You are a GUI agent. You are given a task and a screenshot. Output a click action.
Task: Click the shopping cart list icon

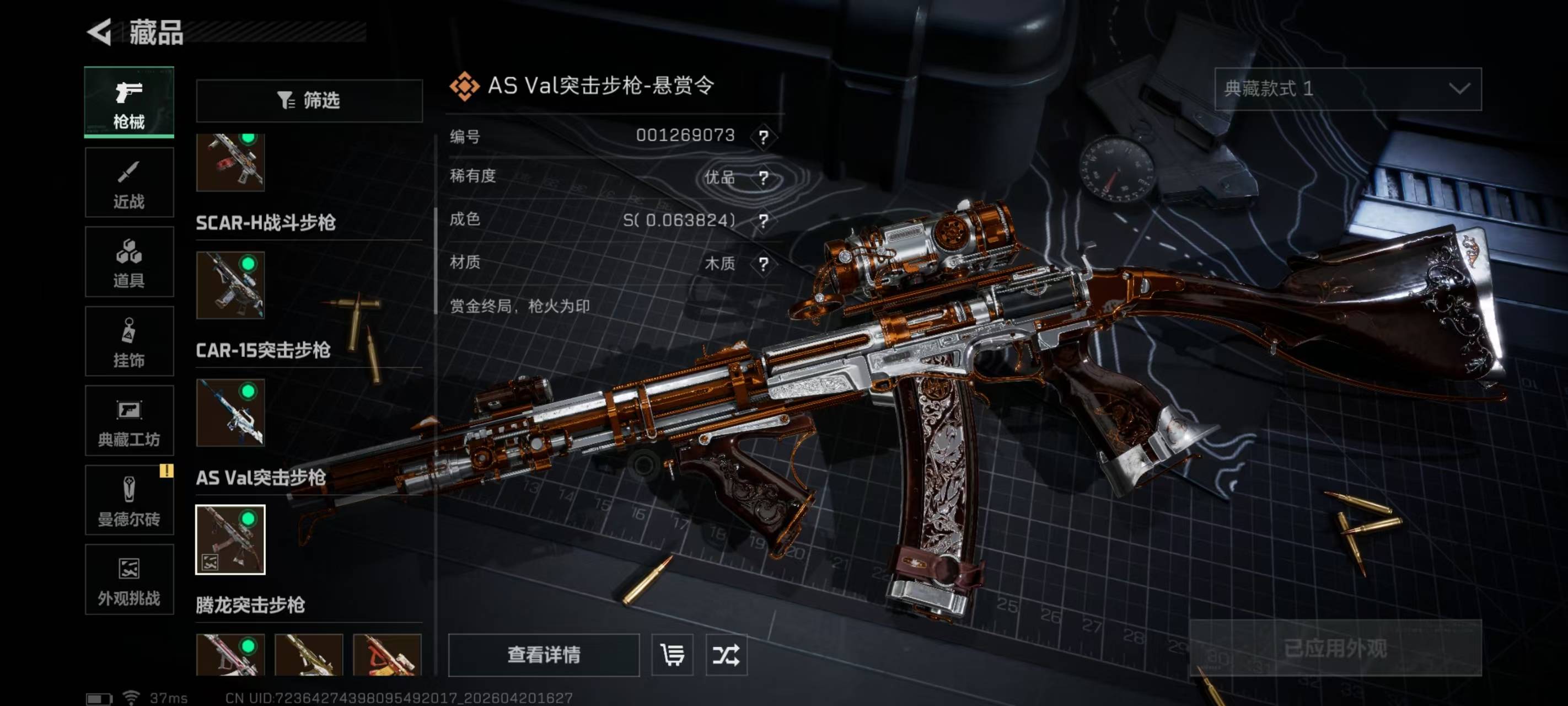(672, 655)
